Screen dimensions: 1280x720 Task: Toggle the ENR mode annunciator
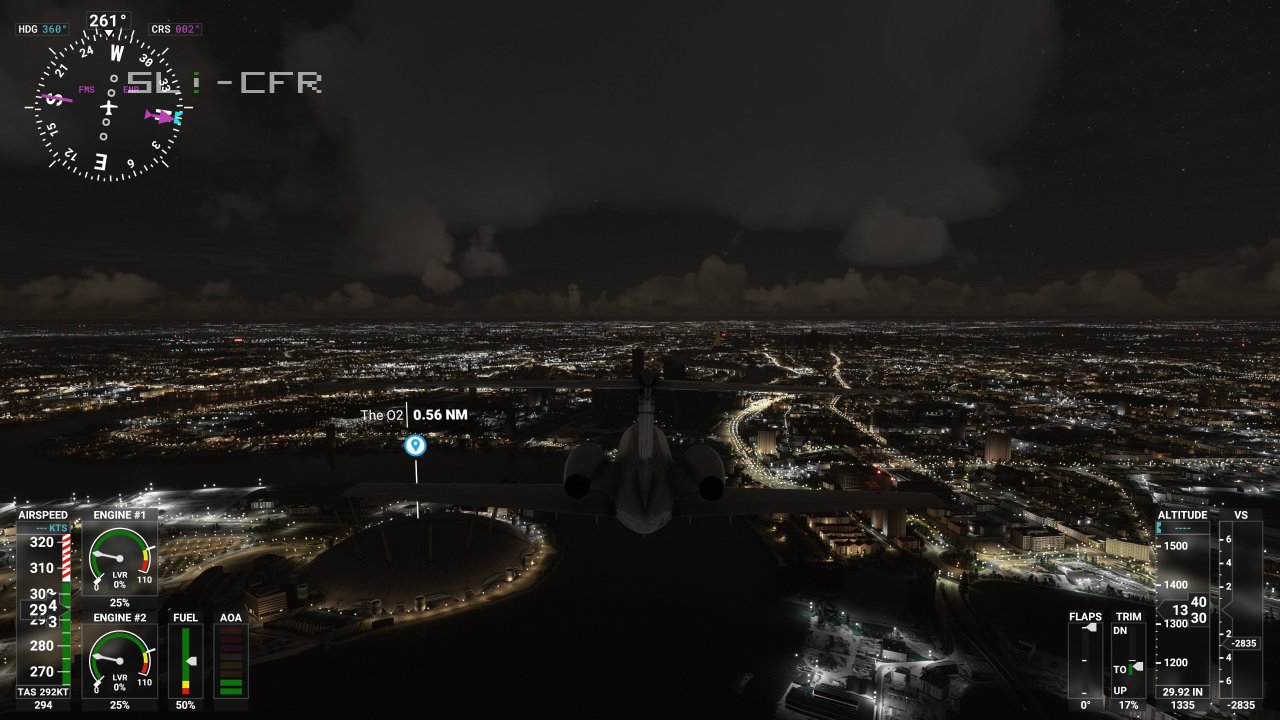130,89
